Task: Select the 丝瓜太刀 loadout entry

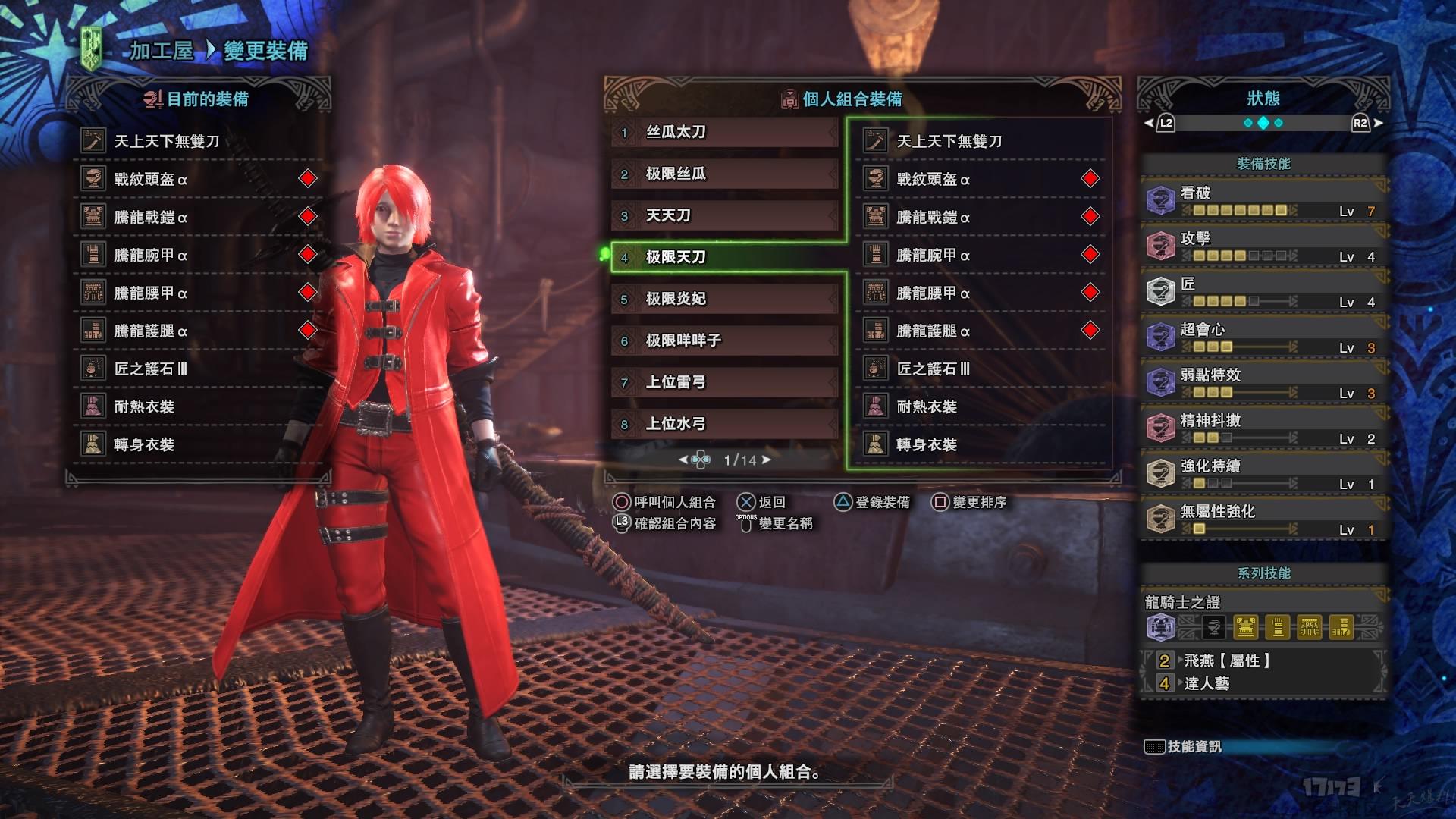Action: coord(724,133)
